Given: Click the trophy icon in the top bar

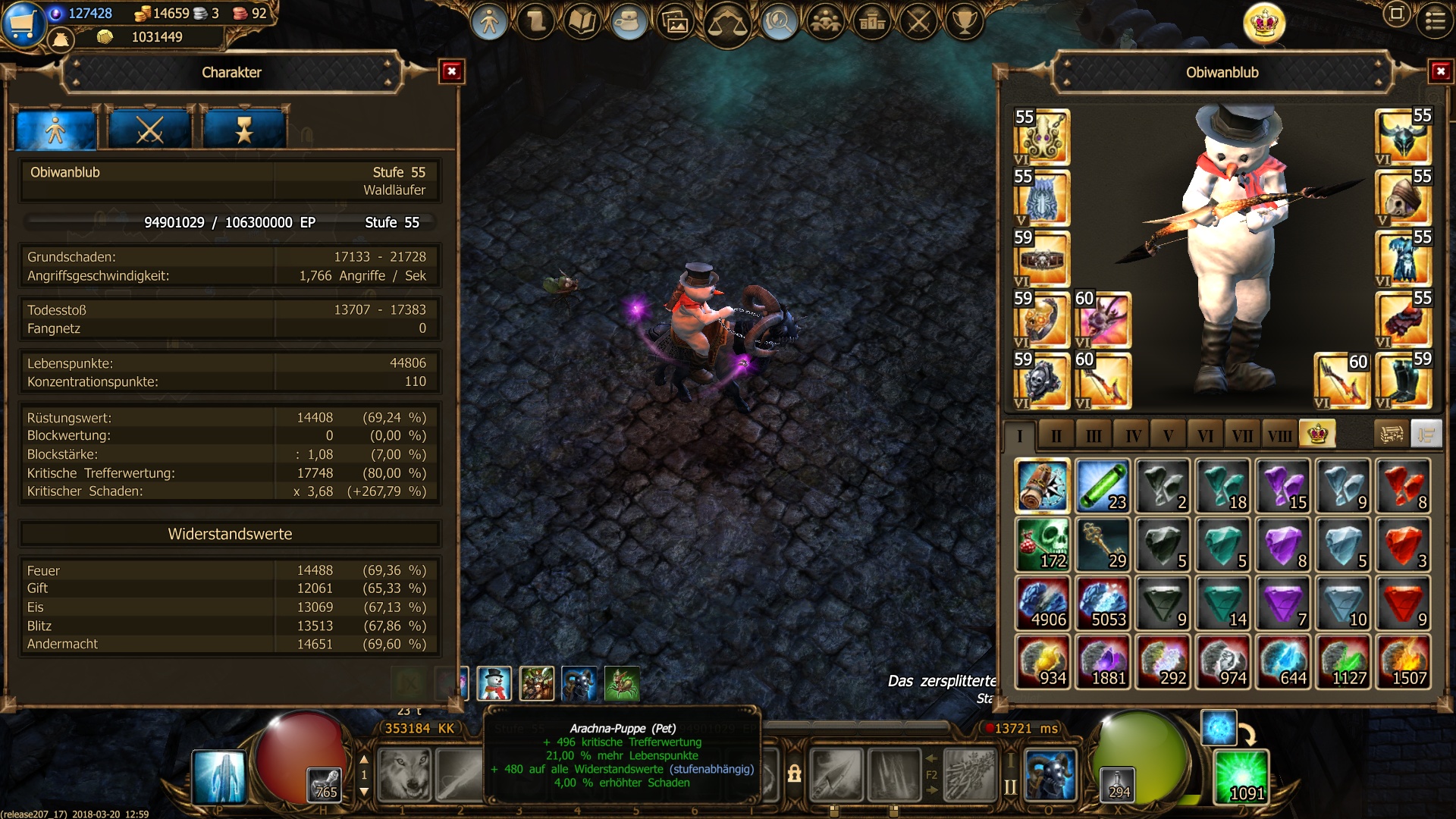Looking at the screenshot, I should tap(965, 22).
